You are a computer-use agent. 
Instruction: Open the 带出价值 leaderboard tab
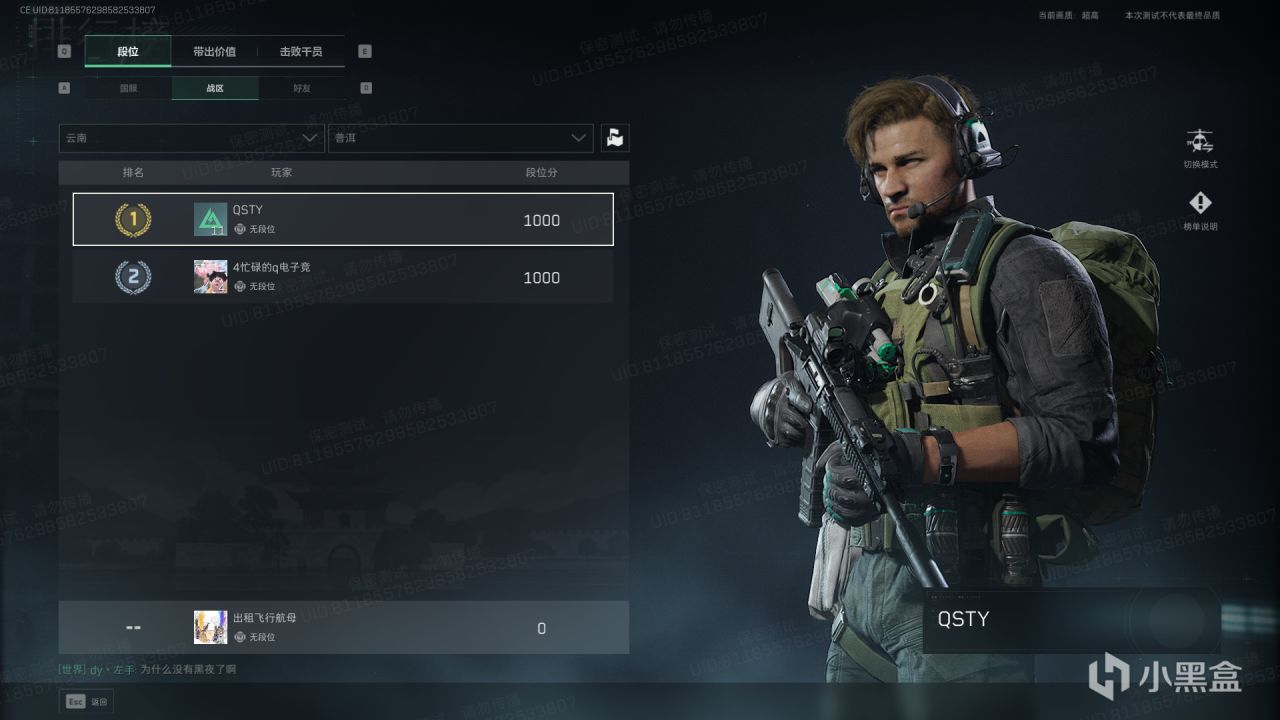(214, 52)
